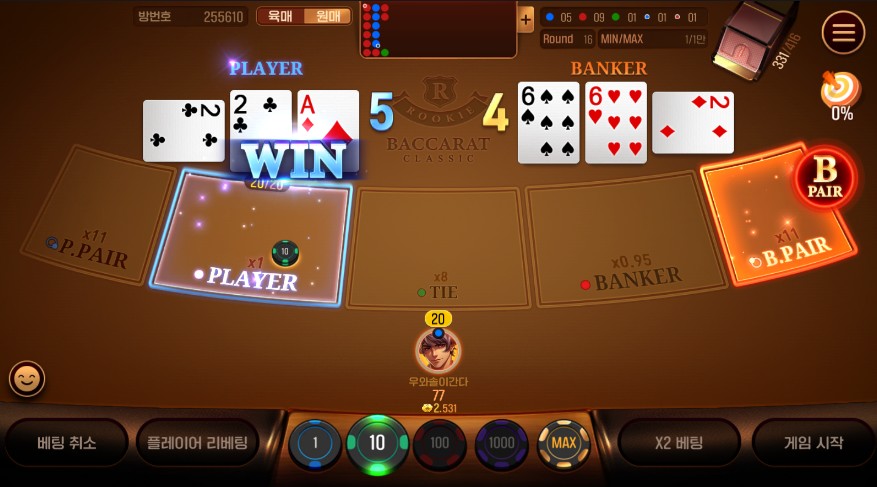This screenshot has height=487, width=877.
Task: Choose the 1000 value chip
Action: 501,443
